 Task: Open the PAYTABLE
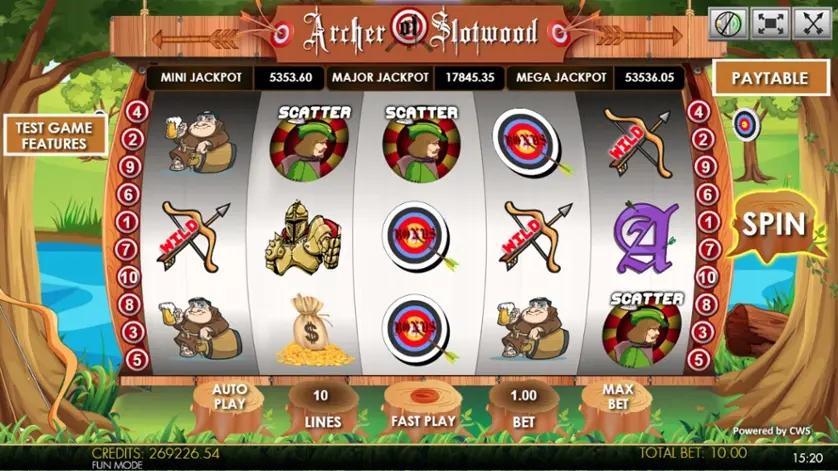pos(769,78)
